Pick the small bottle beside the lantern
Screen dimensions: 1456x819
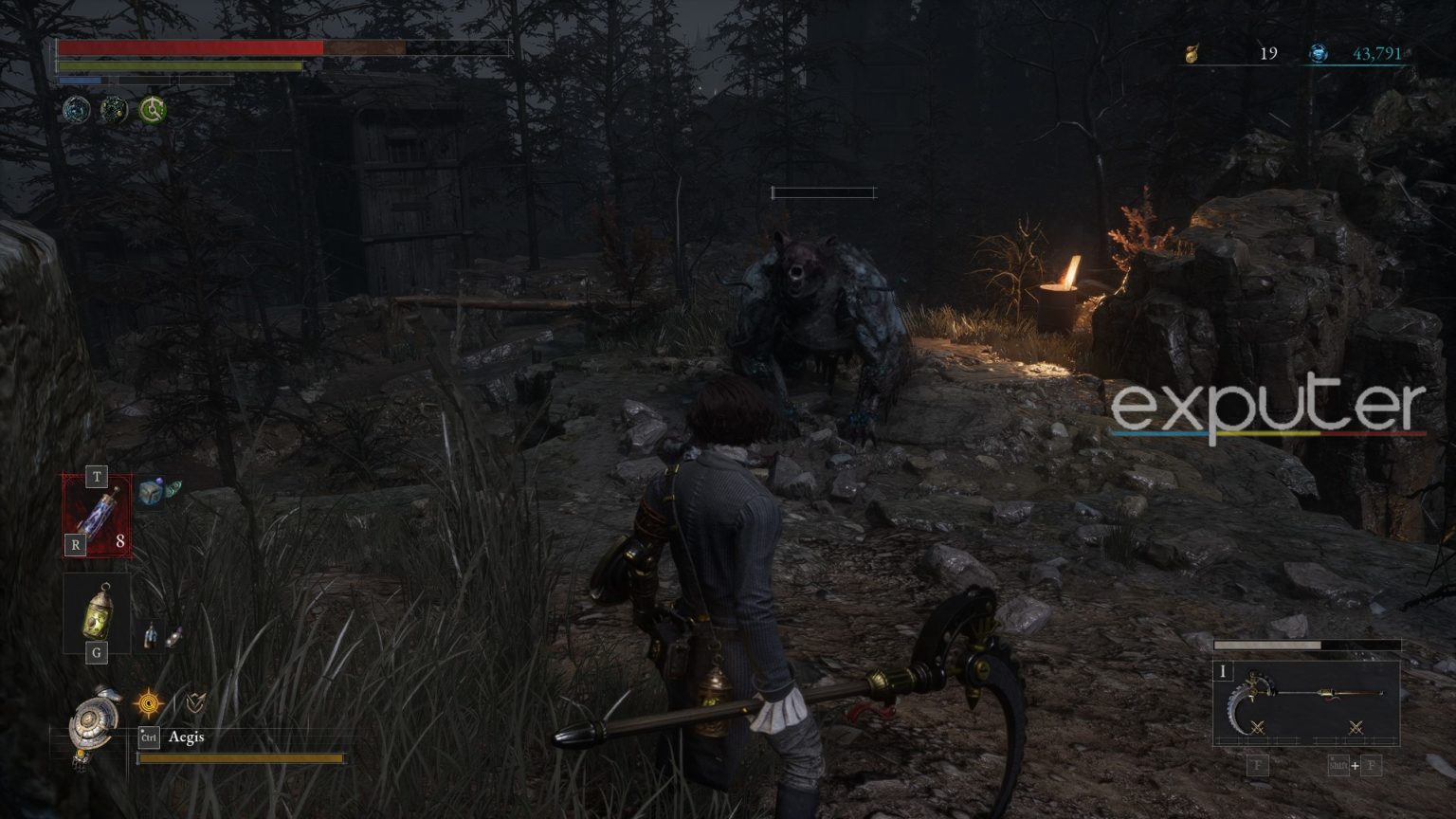(x=151, y=635)
